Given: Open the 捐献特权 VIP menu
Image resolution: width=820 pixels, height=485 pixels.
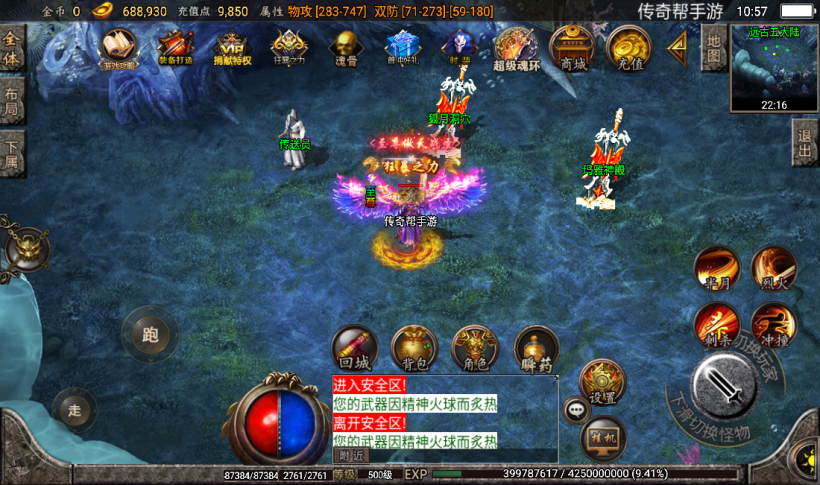Looking at the screenshot, I should click(x=232, y=46).
